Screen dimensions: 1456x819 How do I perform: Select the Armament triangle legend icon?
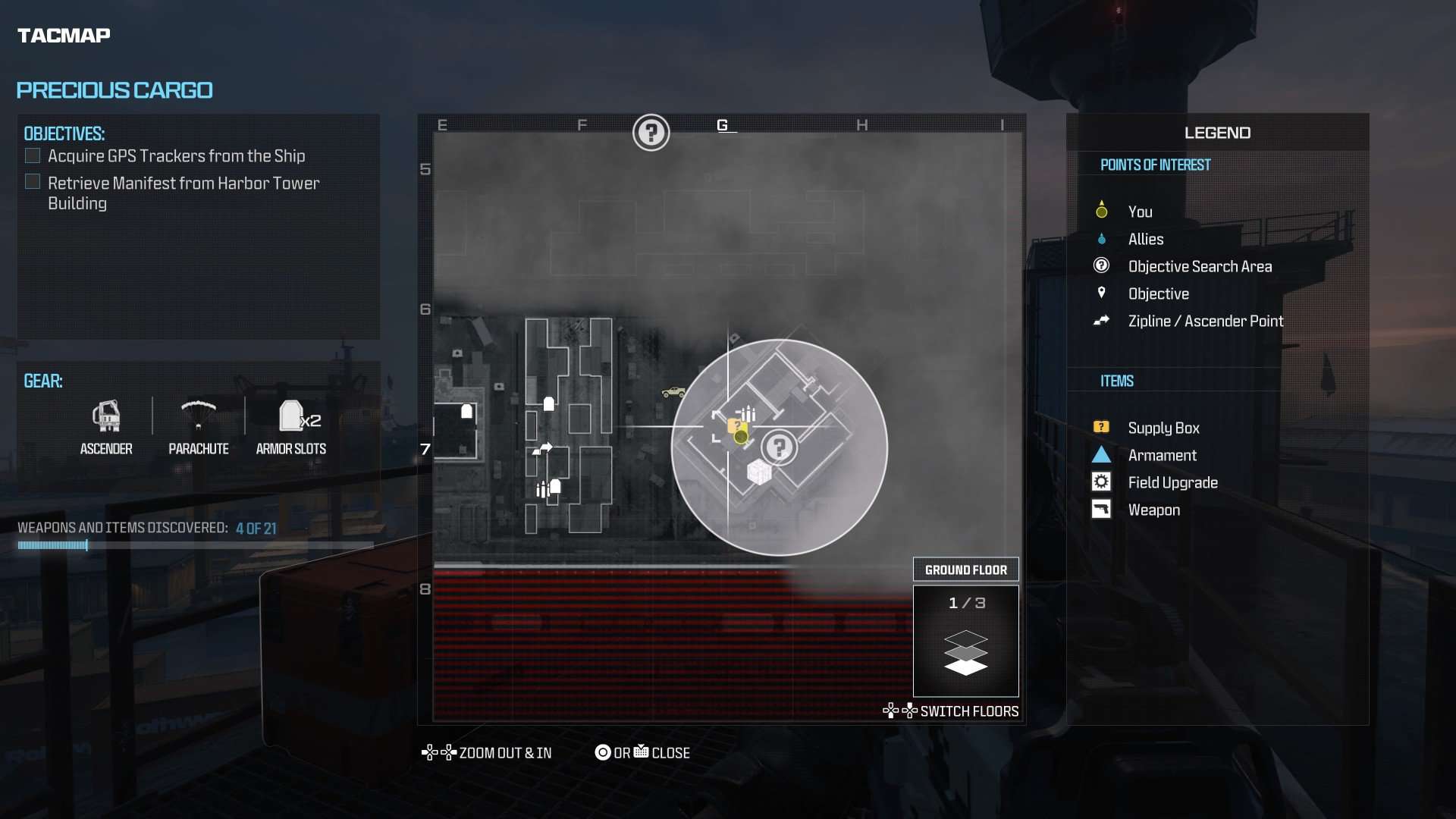coord(1102,454)
